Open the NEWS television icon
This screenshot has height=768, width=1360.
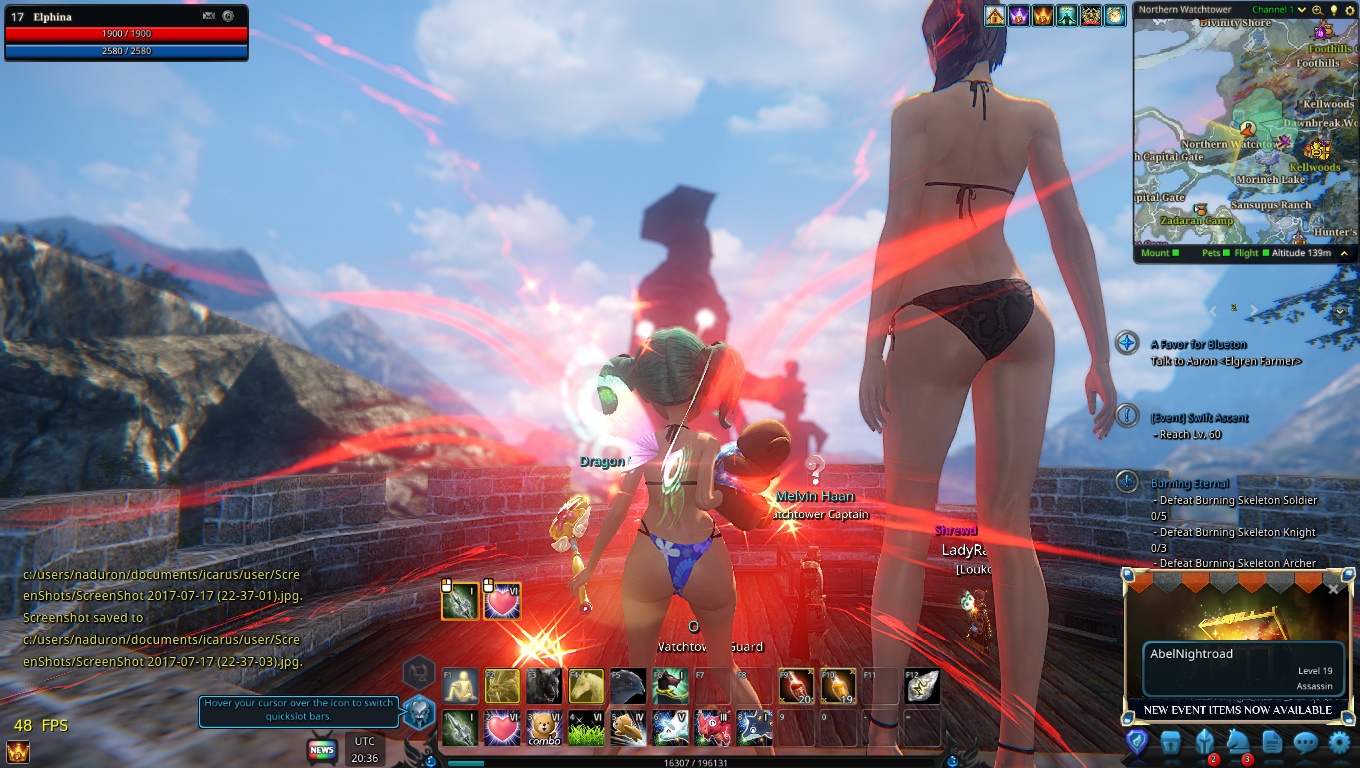[322, 749]
